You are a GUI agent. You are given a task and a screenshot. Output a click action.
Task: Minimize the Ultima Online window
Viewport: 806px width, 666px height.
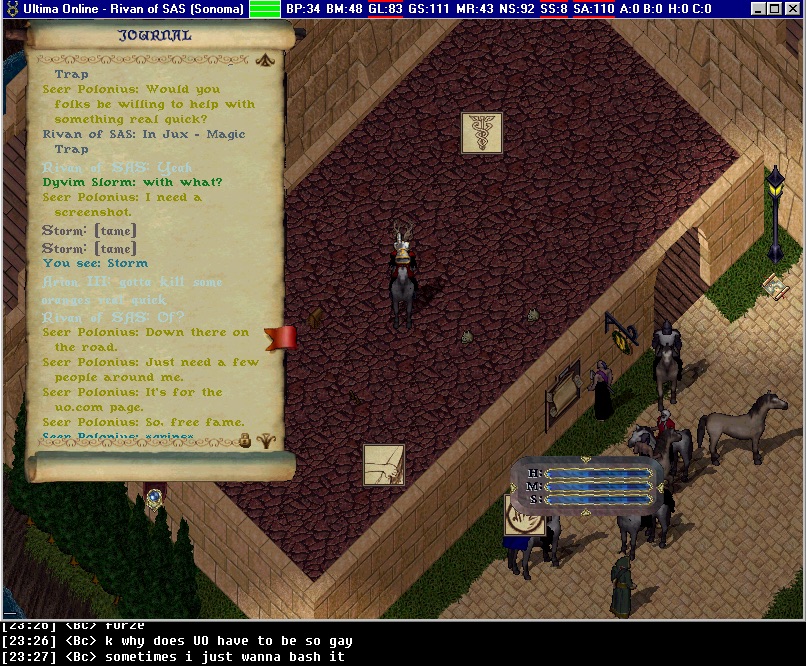click(758, 9)
